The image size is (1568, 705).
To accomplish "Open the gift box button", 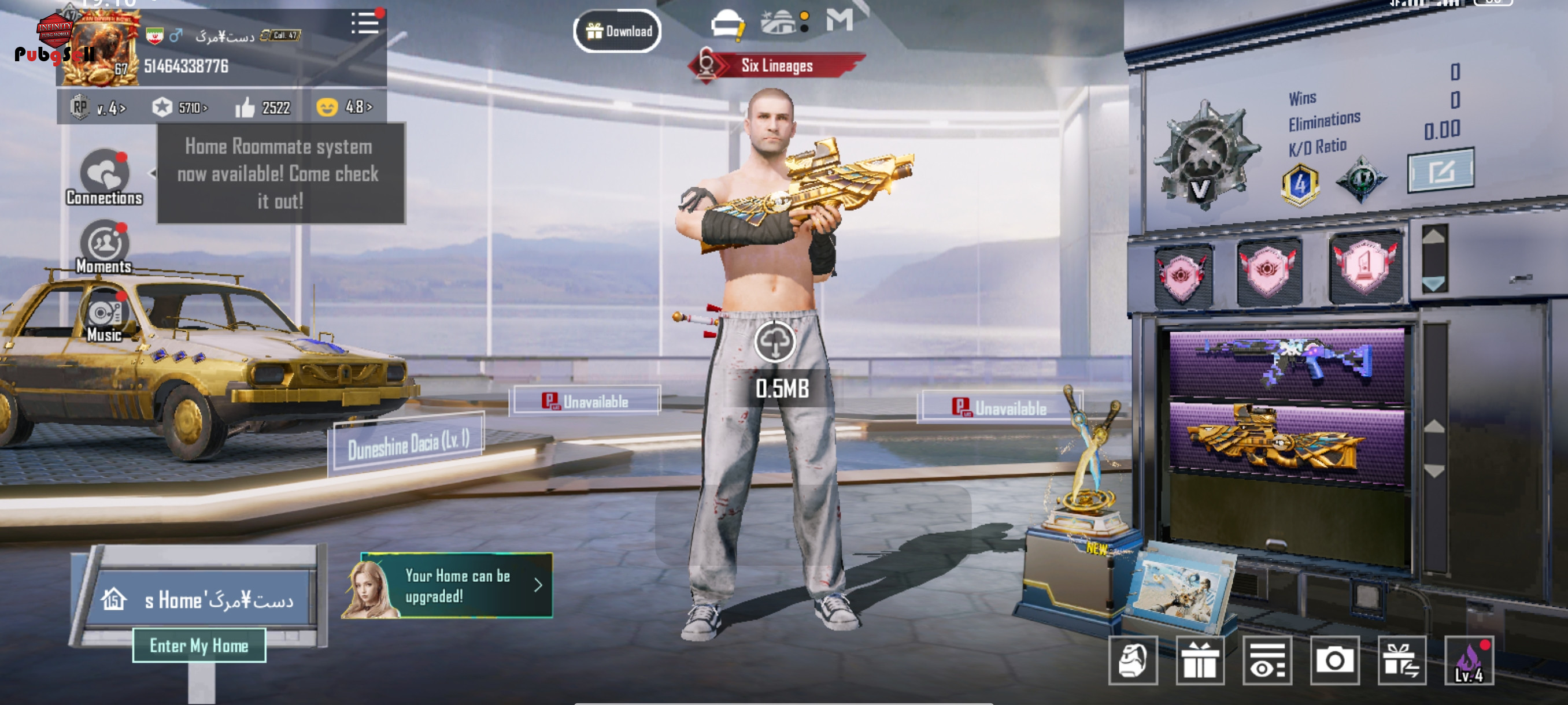I will tap(1199, 661).
